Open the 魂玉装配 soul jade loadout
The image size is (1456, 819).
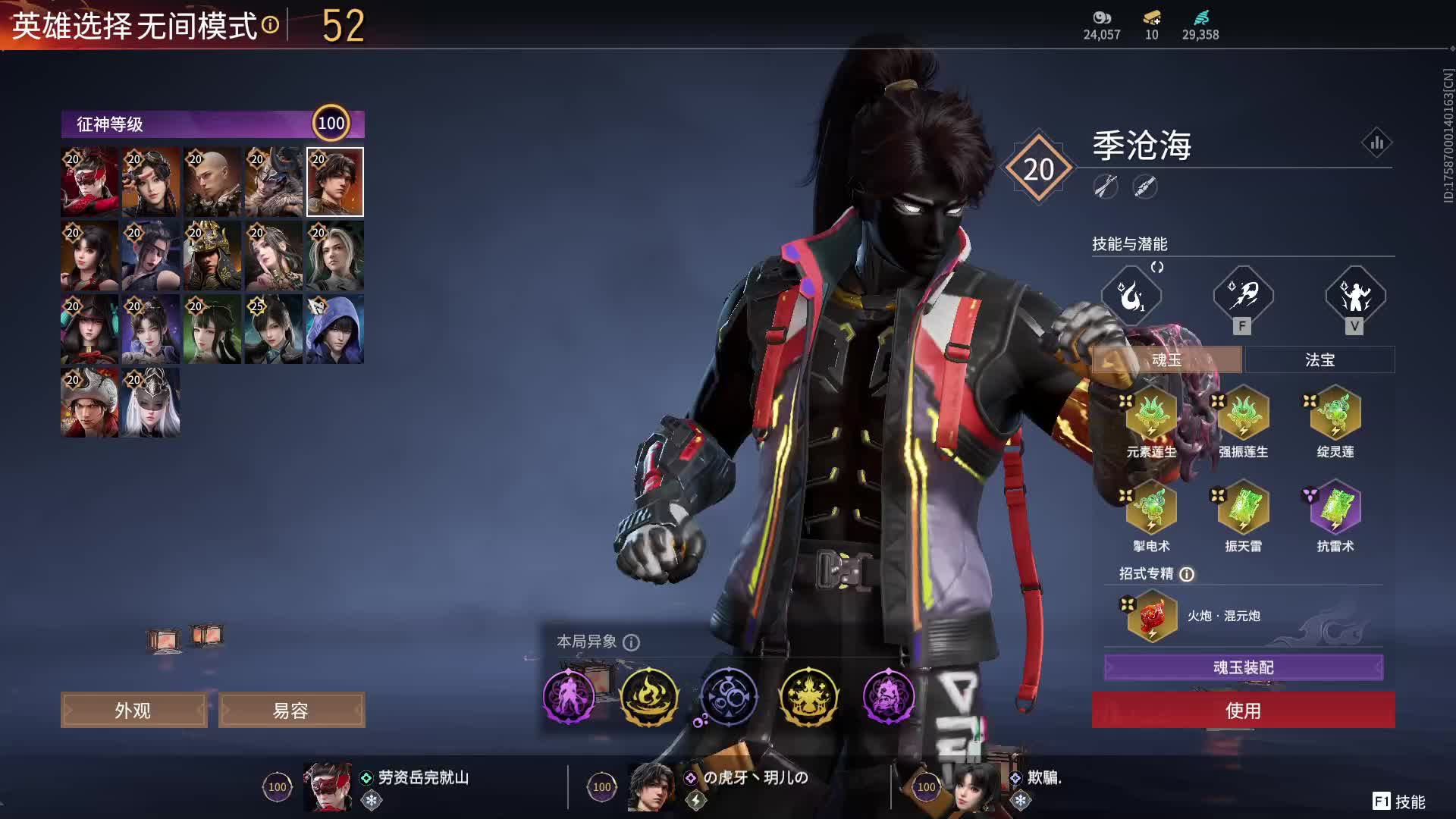tap(1243, 667)
